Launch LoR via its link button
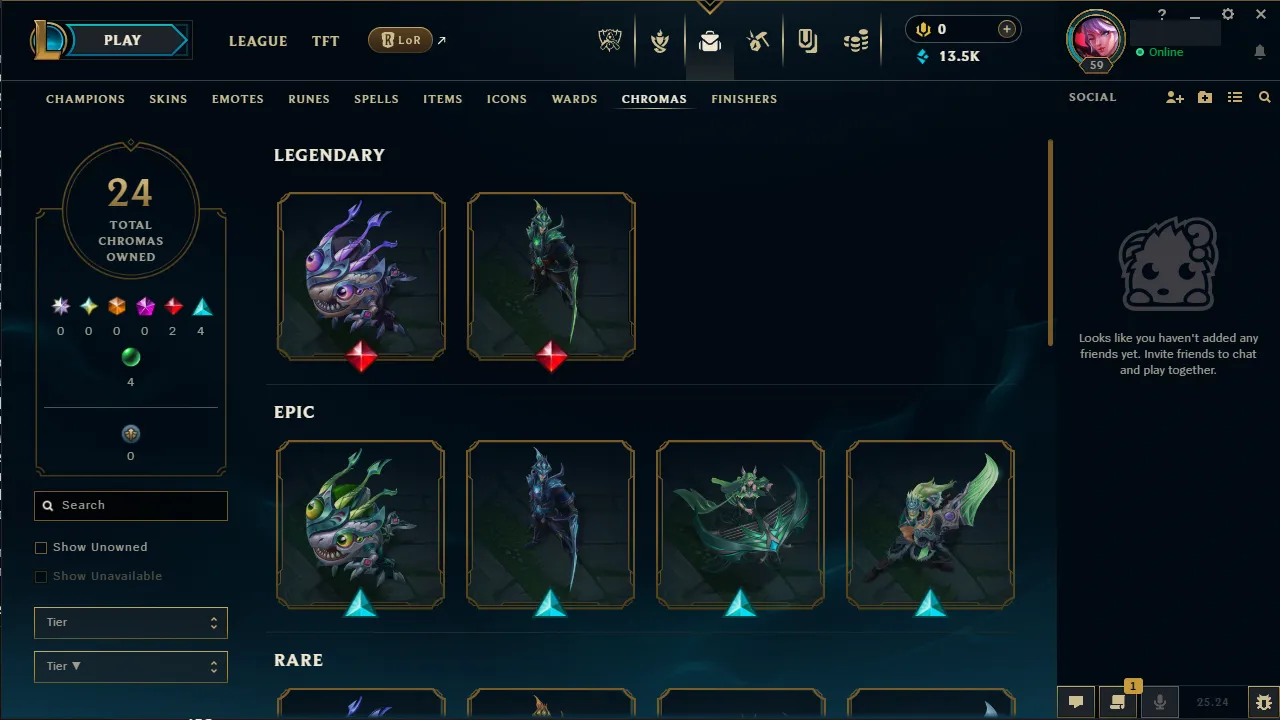The width and height of the screenshot is (1280, 720). [x=400, y=40]
